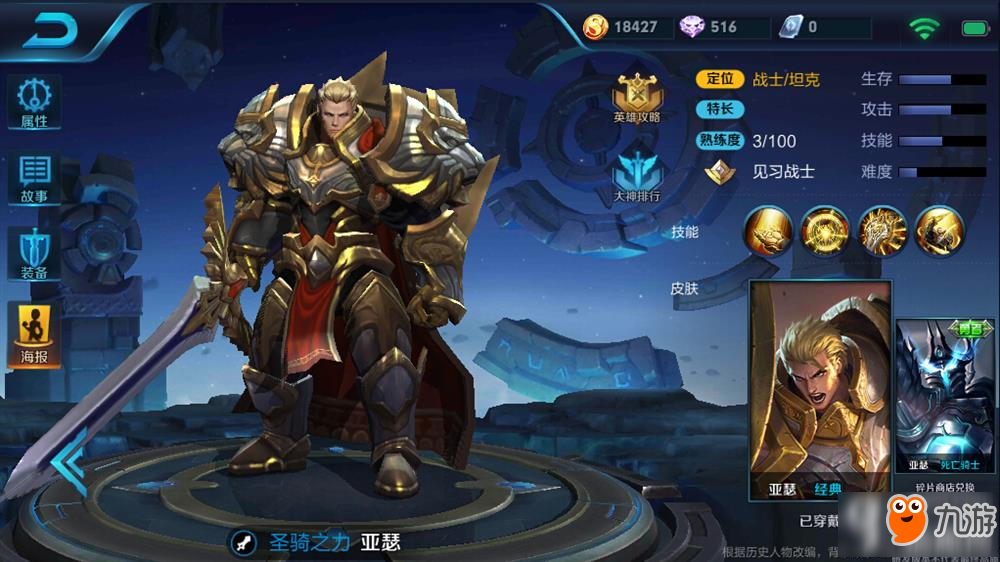Open the 属性 attributes tab

(34, 103)
